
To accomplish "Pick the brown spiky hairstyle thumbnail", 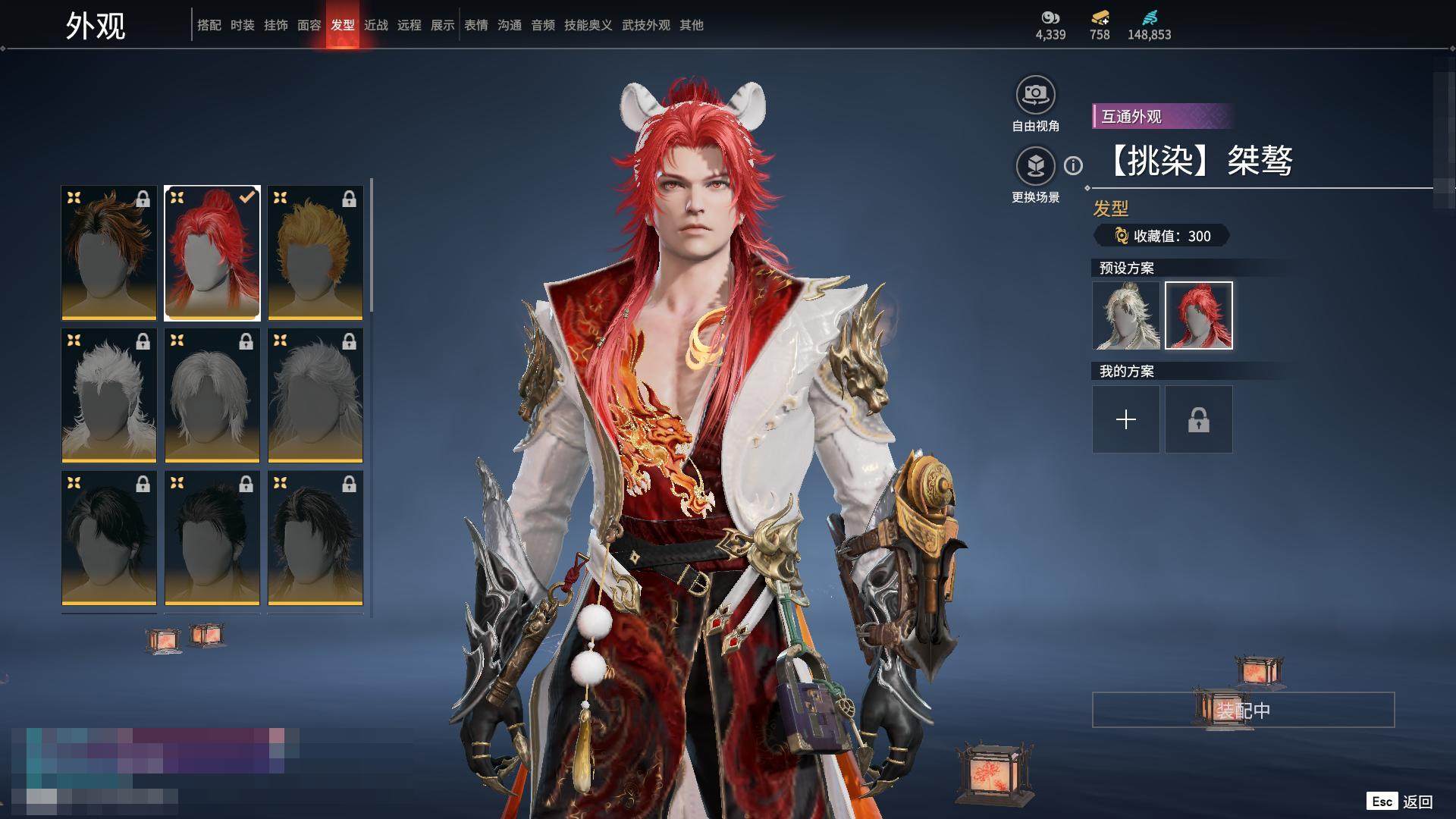I will pos(109,253).
